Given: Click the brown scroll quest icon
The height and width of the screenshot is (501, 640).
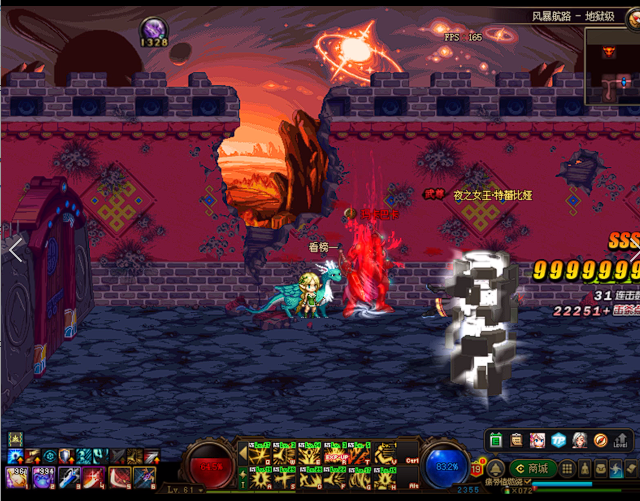Looking at the screenshot, I should [x=516, y=440].
